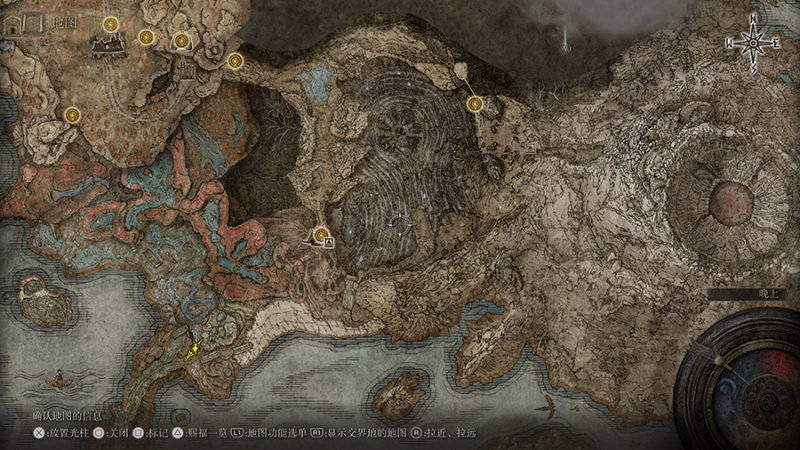The height and width of the screenshot is (450, 800).
Task: Select the small square marker next to the grace
Action: (x=329, y=242)
